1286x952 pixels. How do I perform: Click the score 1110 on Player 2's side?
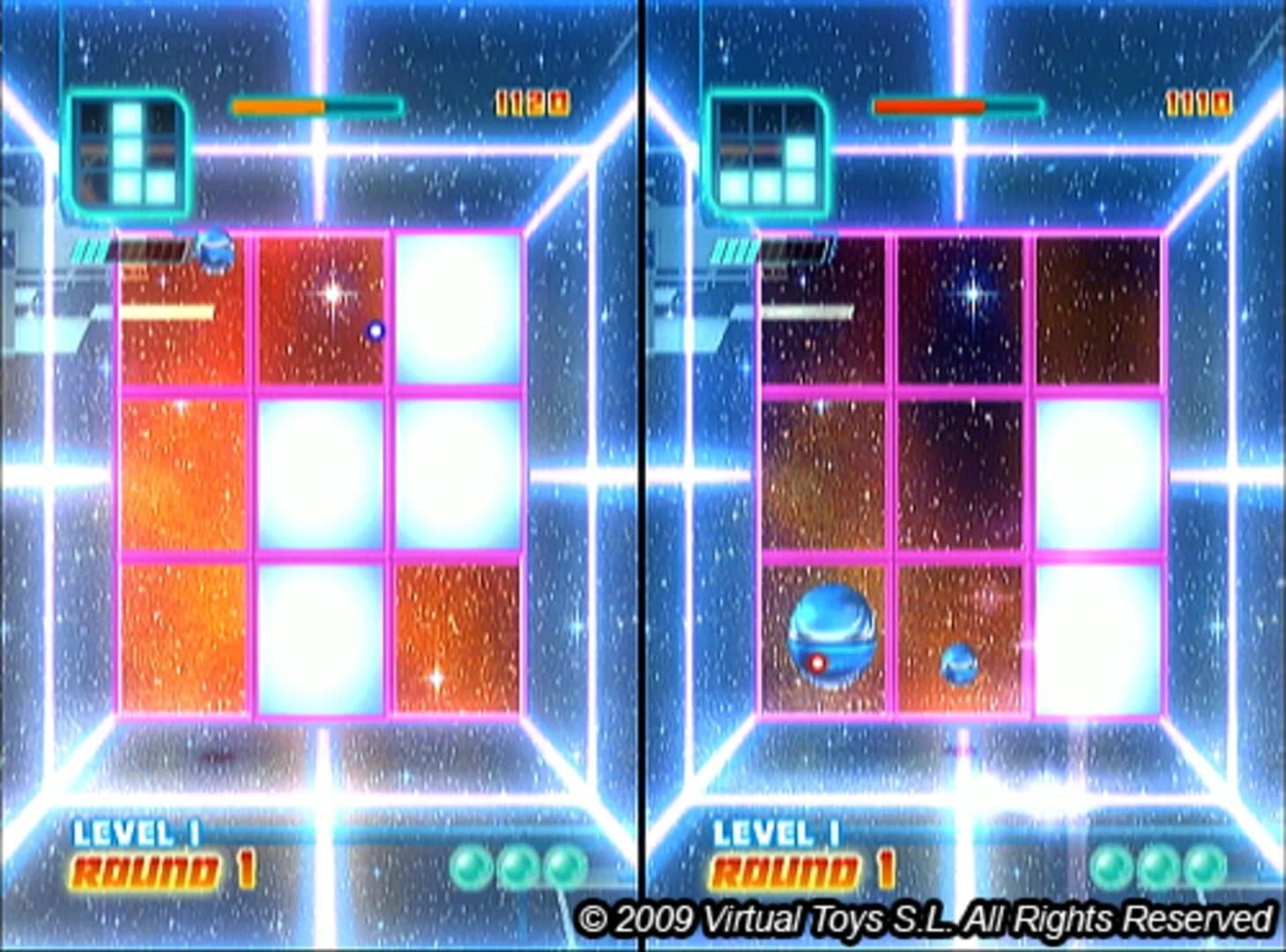(x=1197, y=101)
